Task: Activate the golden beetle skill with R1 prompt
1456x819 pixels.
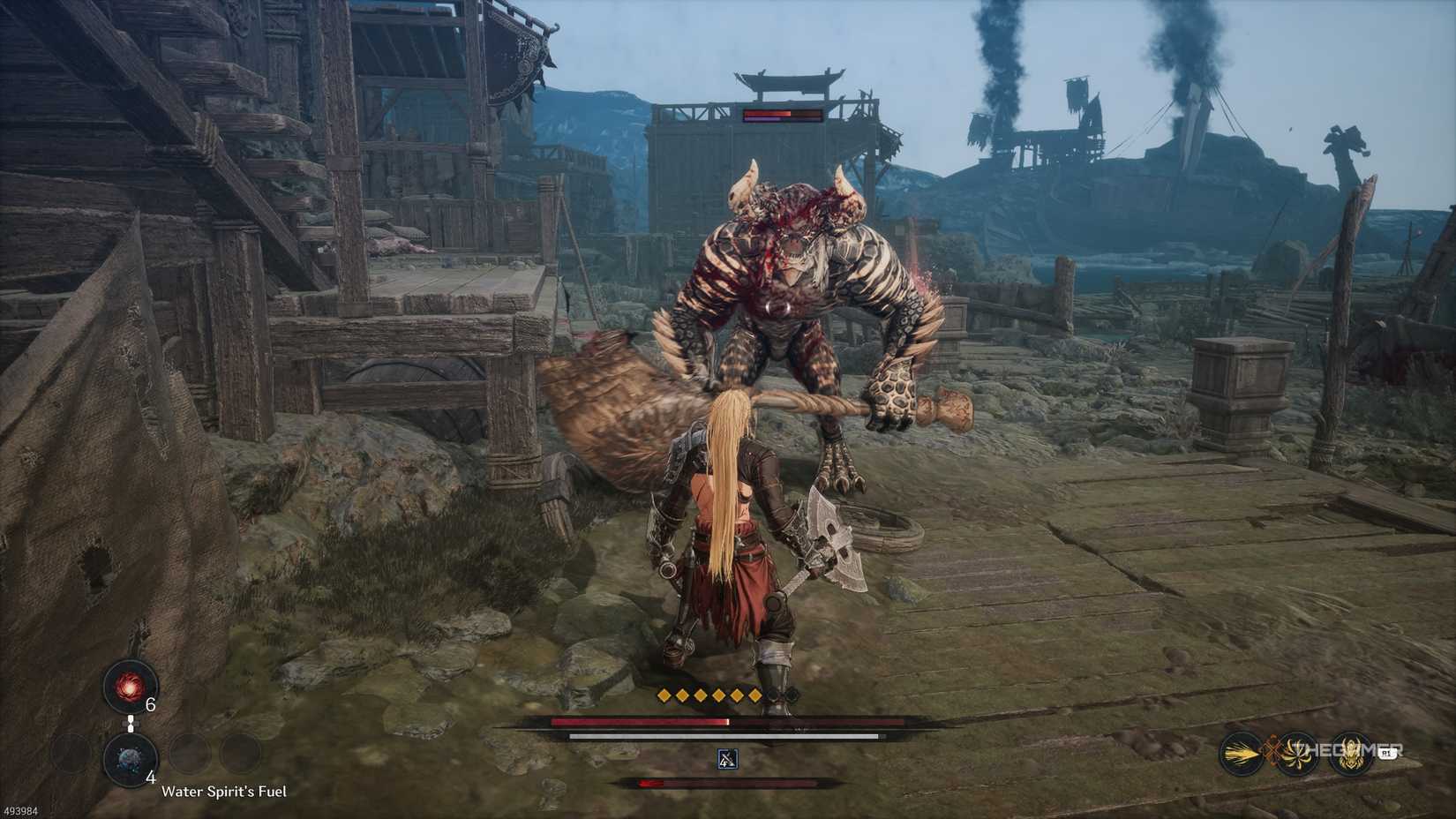Action: (x=1350, y=752)
